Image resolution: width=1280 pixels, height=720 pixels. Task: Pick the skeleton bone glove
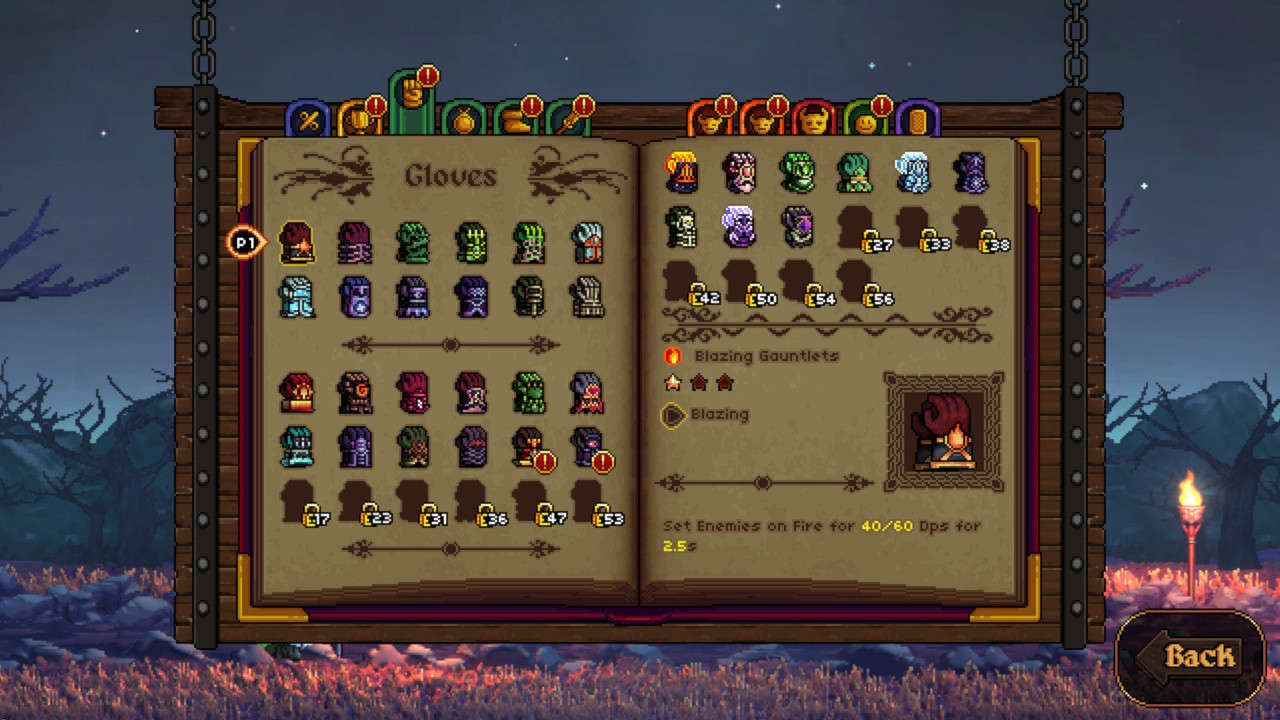(x=682, y=227)
